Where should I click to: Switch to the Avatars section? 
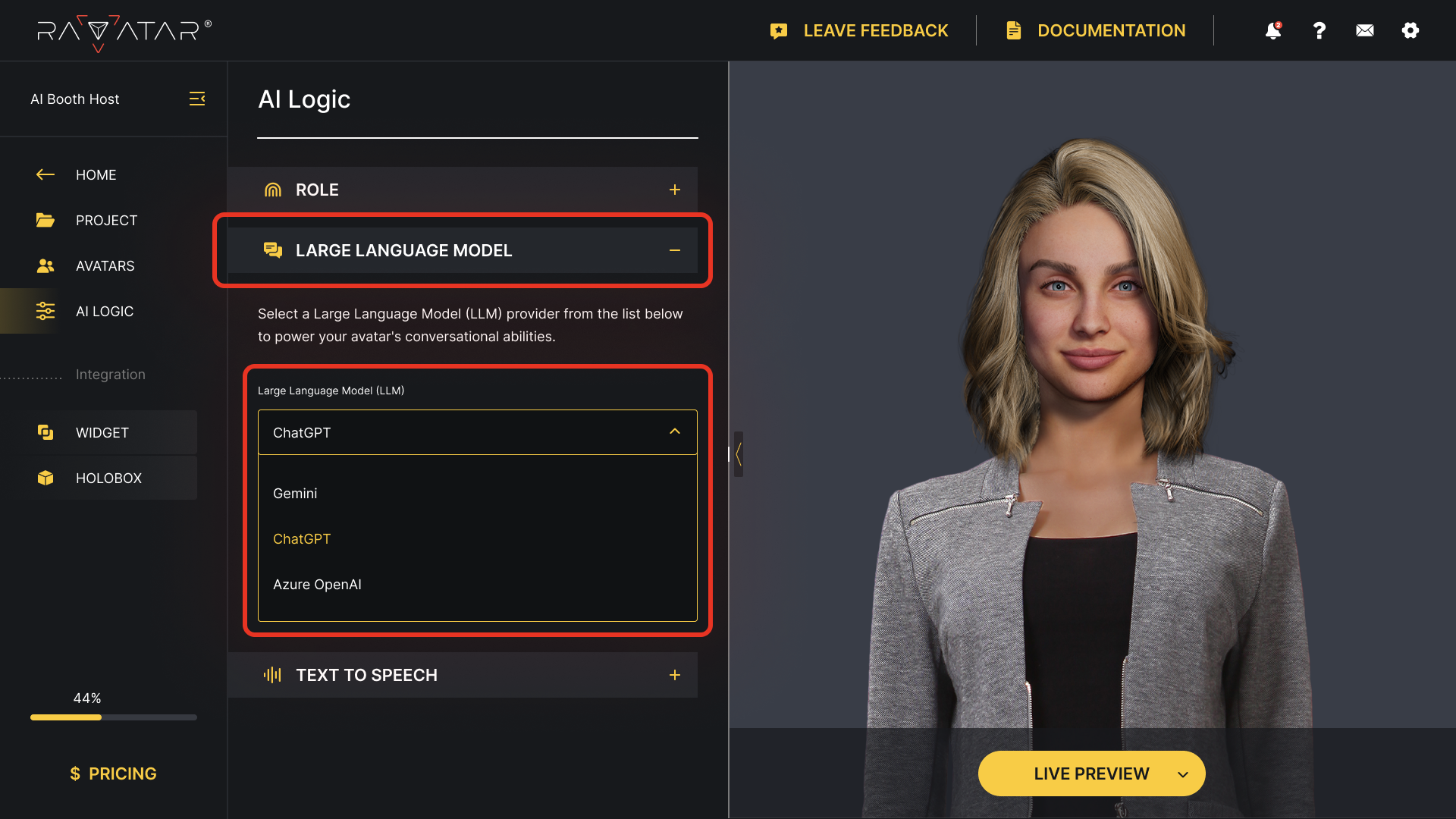click(x=105, y=265)
